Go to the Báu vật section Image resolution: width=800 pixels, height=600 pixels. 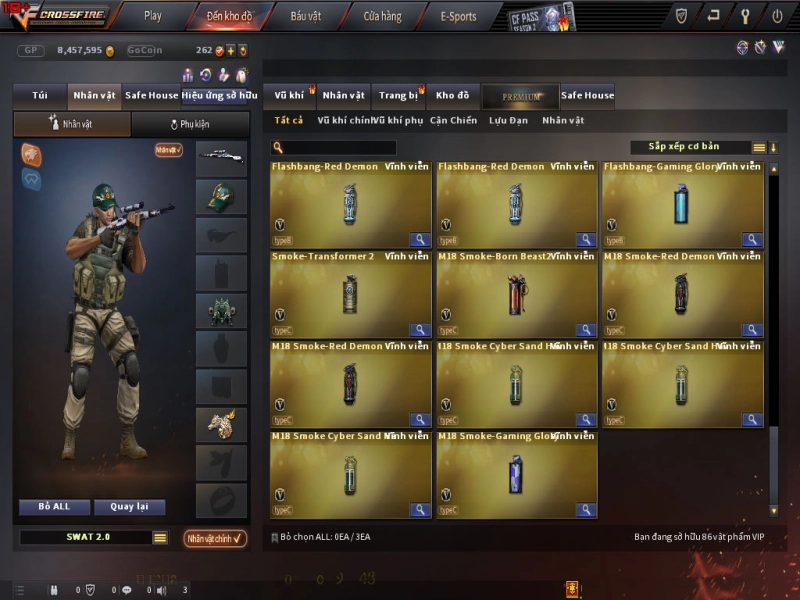[x=306, y=16]
